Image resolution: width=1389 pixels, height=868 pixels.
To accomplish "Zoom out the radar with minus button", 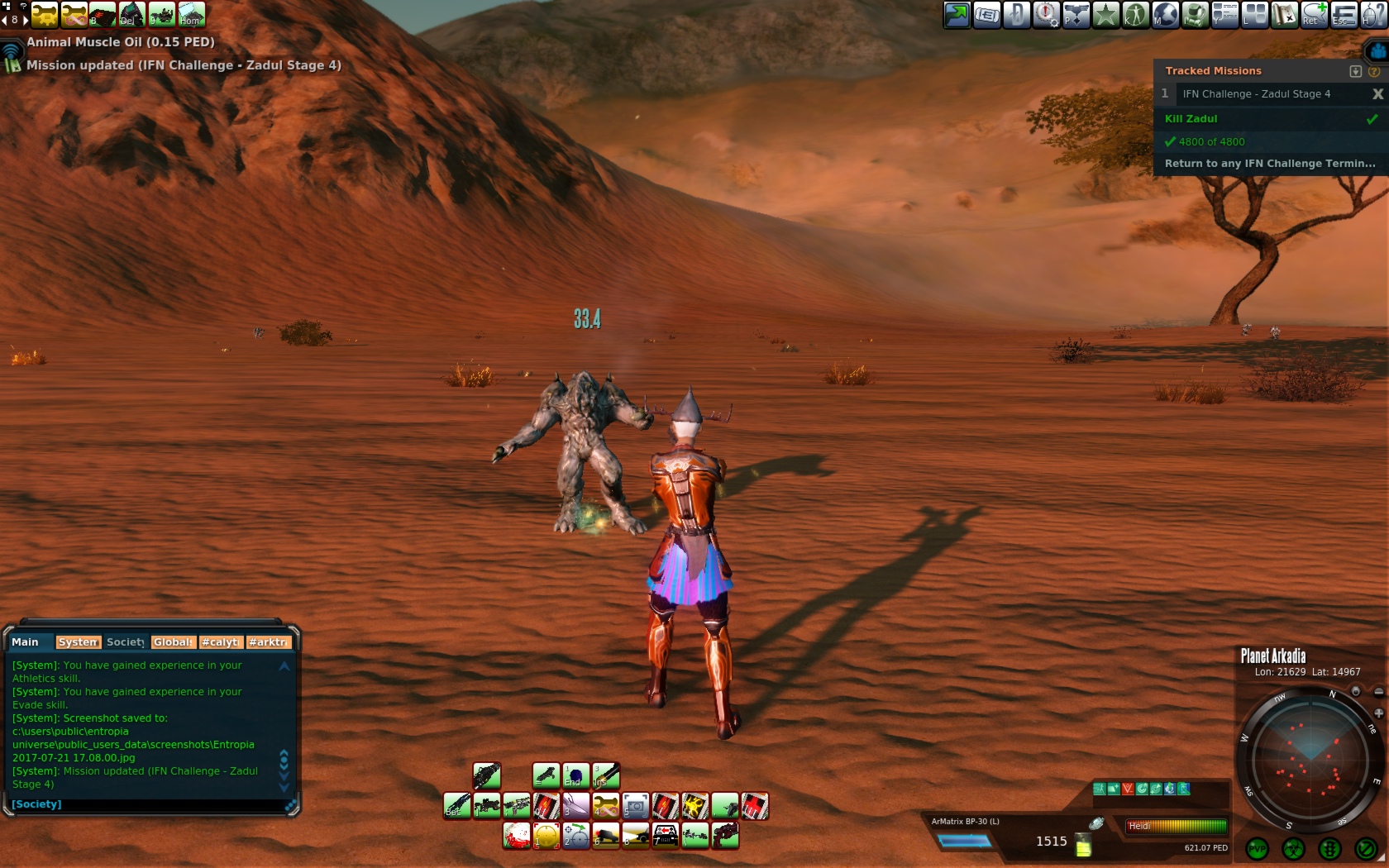I will click(1378, 692).
